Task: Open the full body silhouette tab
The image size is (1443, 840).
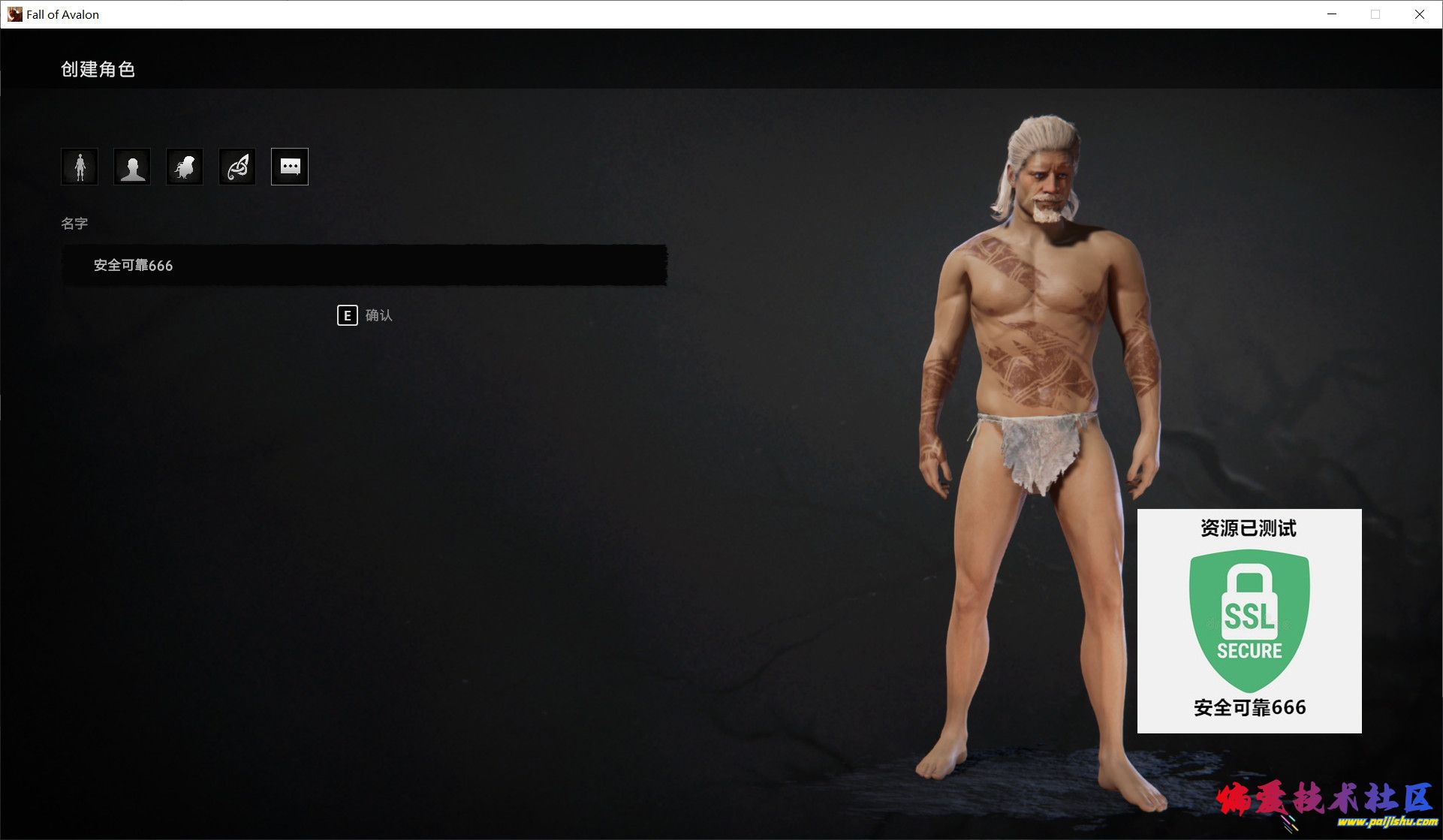Action: pos(80,167)
